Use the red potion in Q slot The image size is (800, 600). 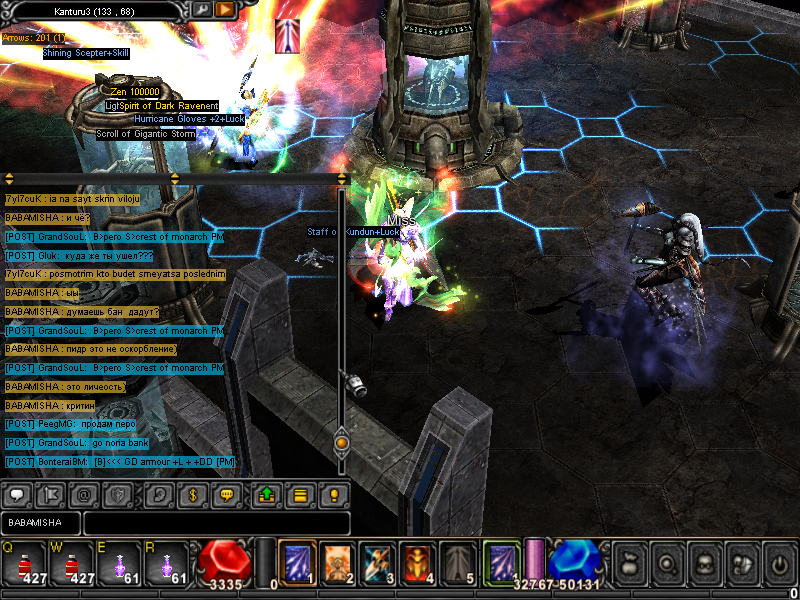[26, 562]
